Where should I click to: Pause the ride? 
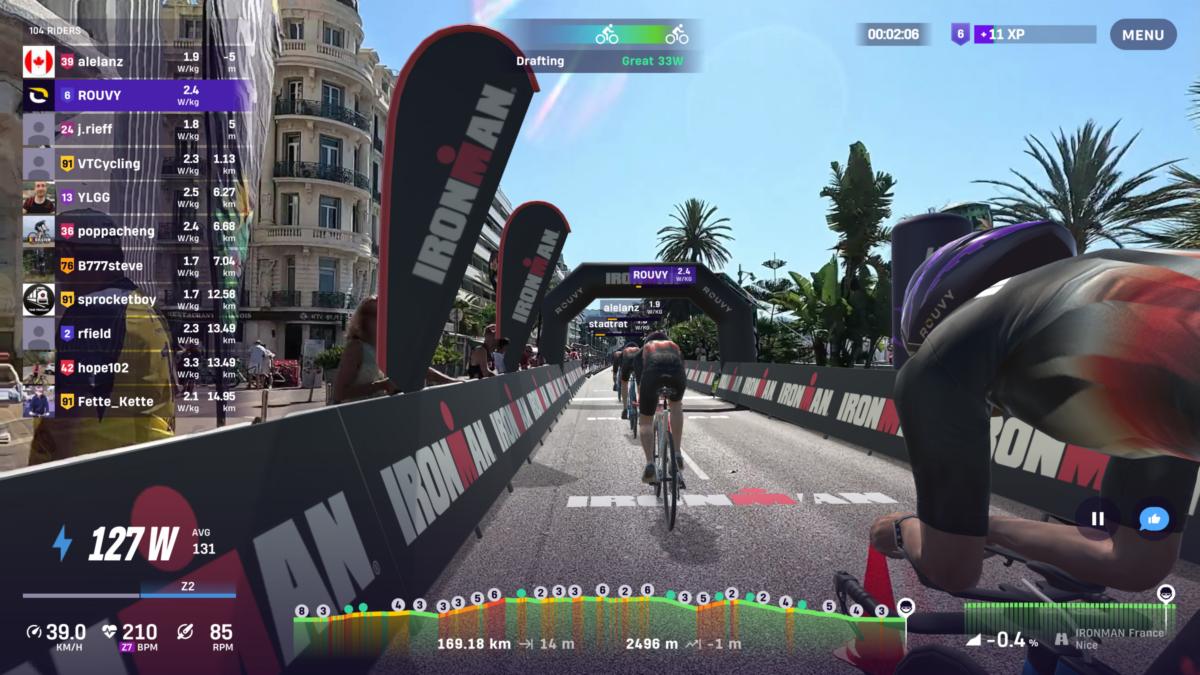pos(1097,519)
